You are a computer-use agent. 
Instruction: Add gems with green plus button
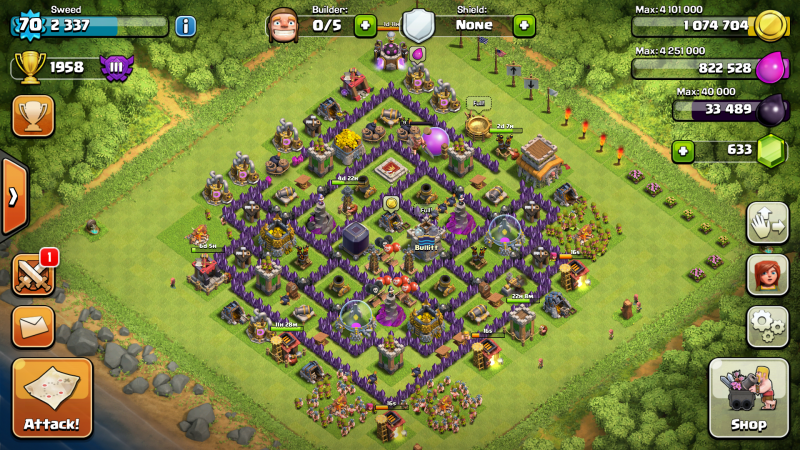(684, 151)
